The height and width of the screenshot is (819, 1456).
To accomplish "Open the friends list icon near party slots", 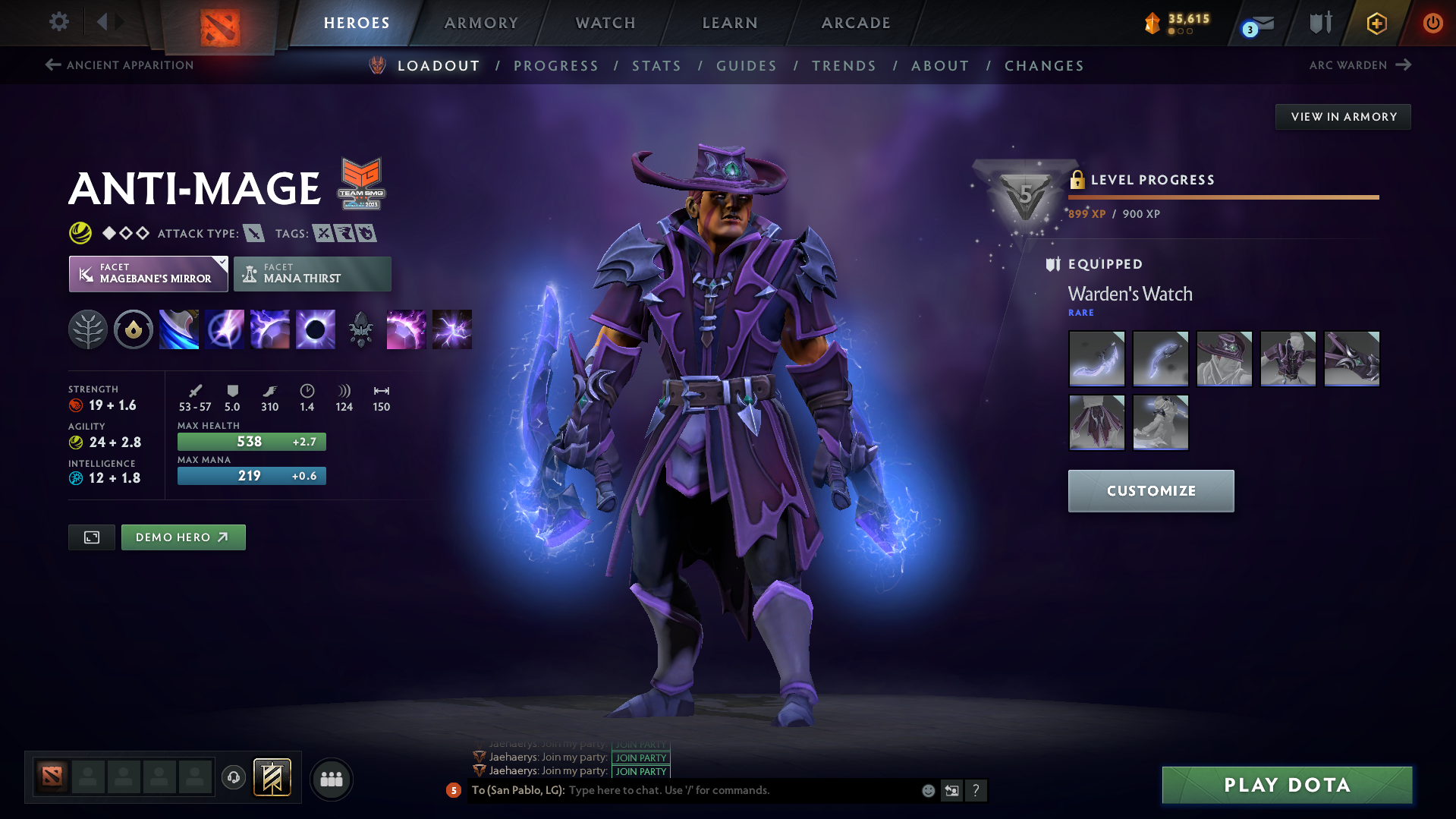I will point(331,779).
